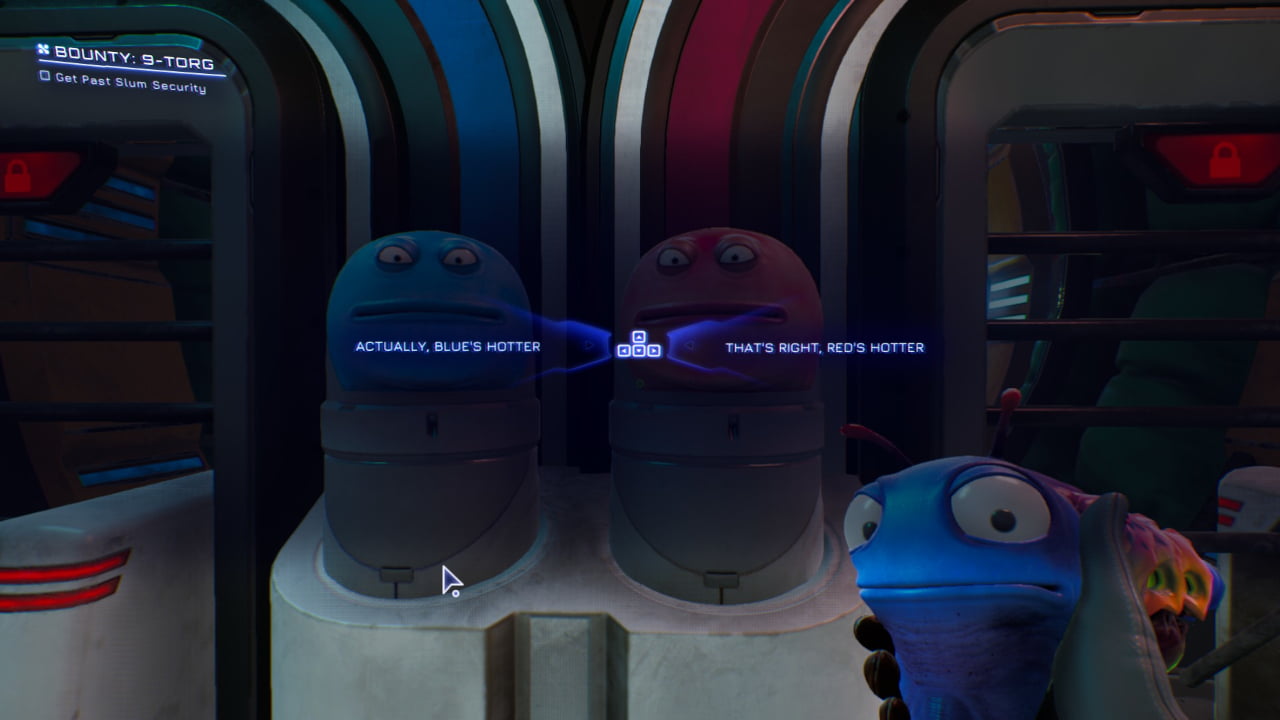Choose the reply "Actually, Blue's Hotter"

point(447,347)
